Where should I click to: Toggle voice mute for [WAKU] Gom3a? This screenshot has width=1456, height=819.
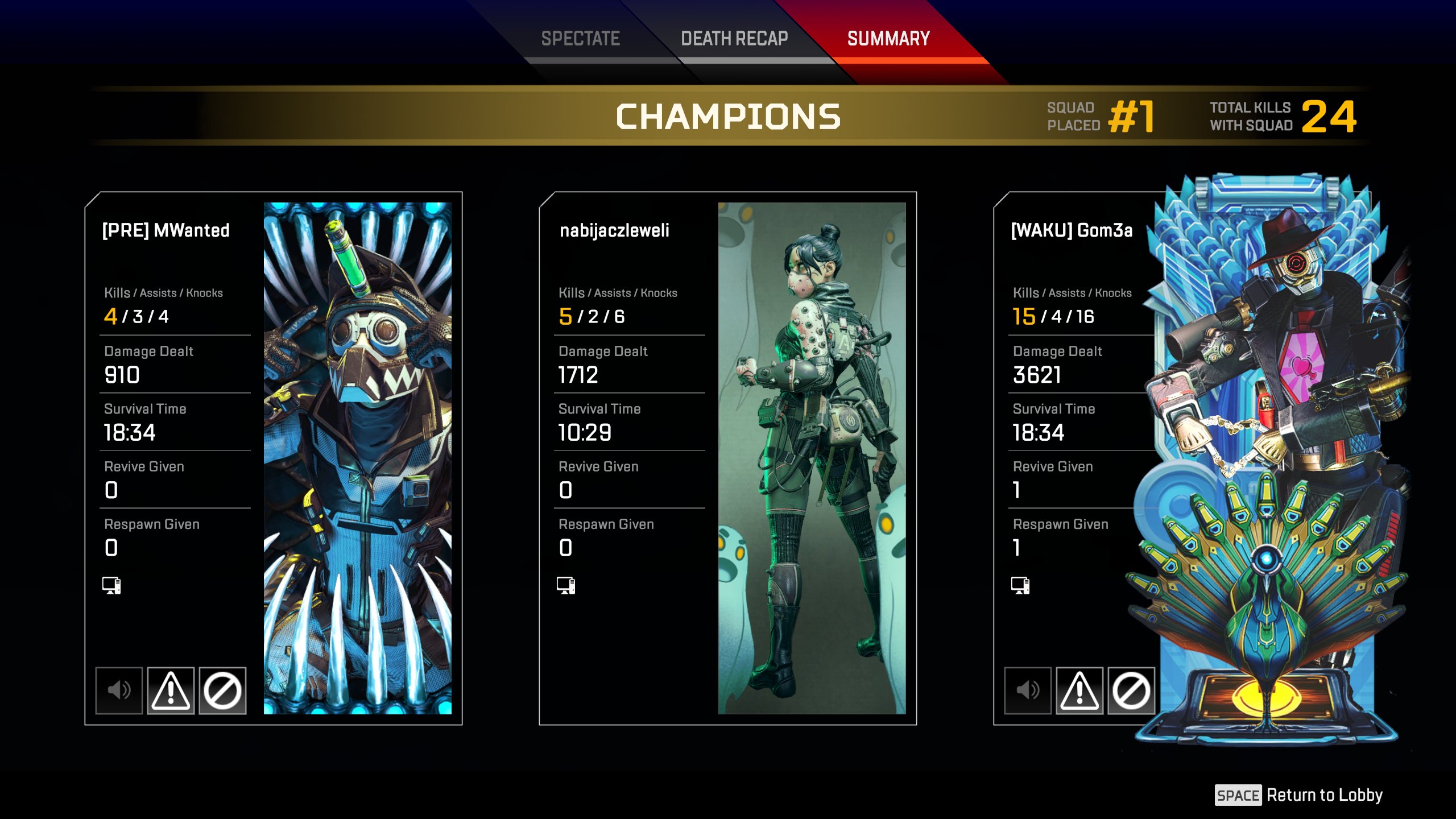pos(1028,690)
